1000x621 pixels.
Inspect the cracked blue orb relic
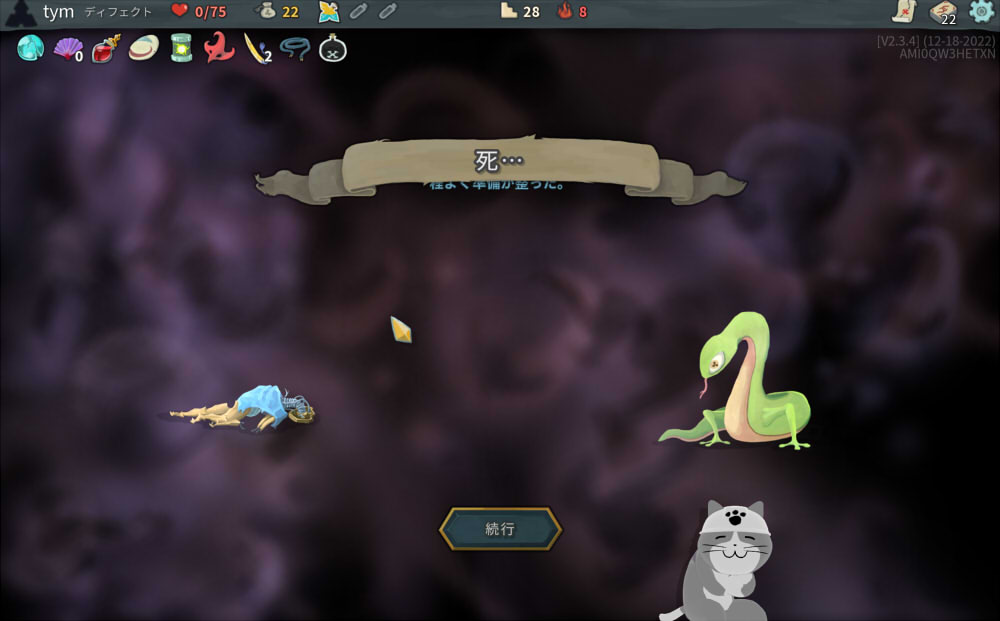click(30, 48)
